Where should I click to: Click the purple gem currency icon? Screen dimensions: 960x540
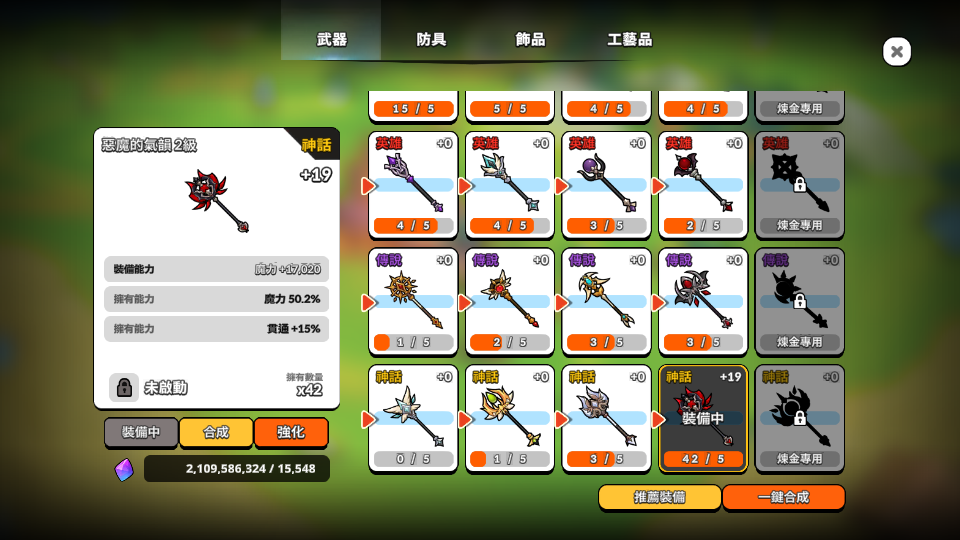(123, 469)
